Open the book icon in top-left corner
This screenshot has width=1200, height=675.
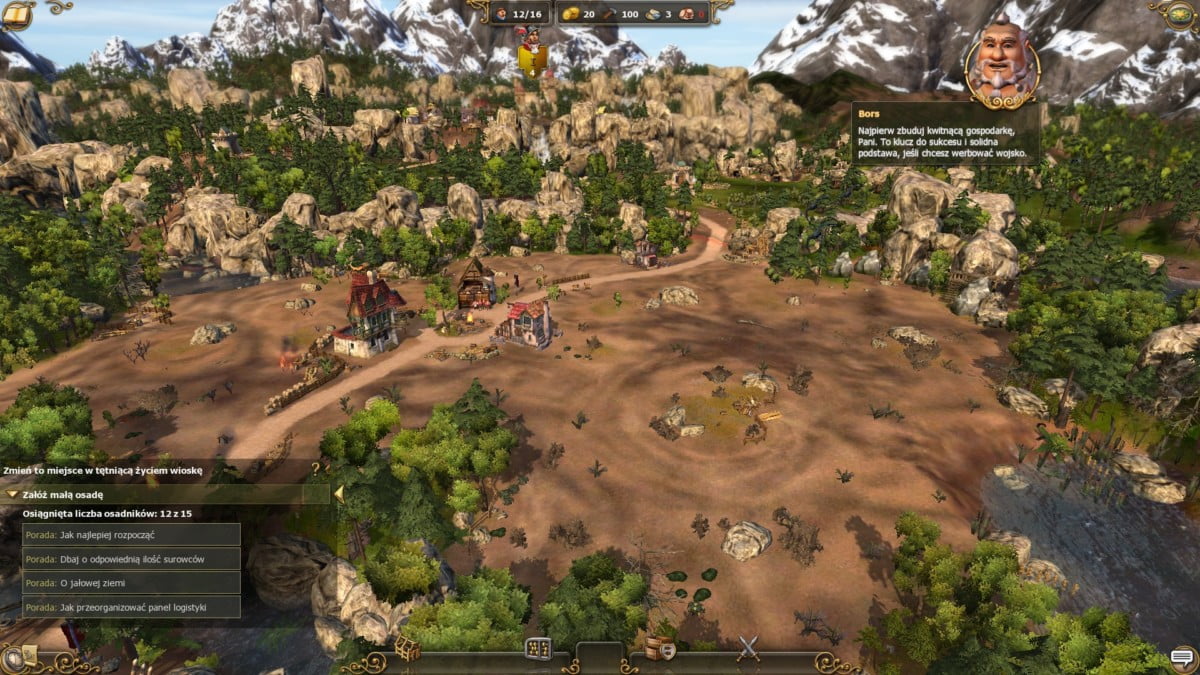pyautogui.click(x=16, y=14)
